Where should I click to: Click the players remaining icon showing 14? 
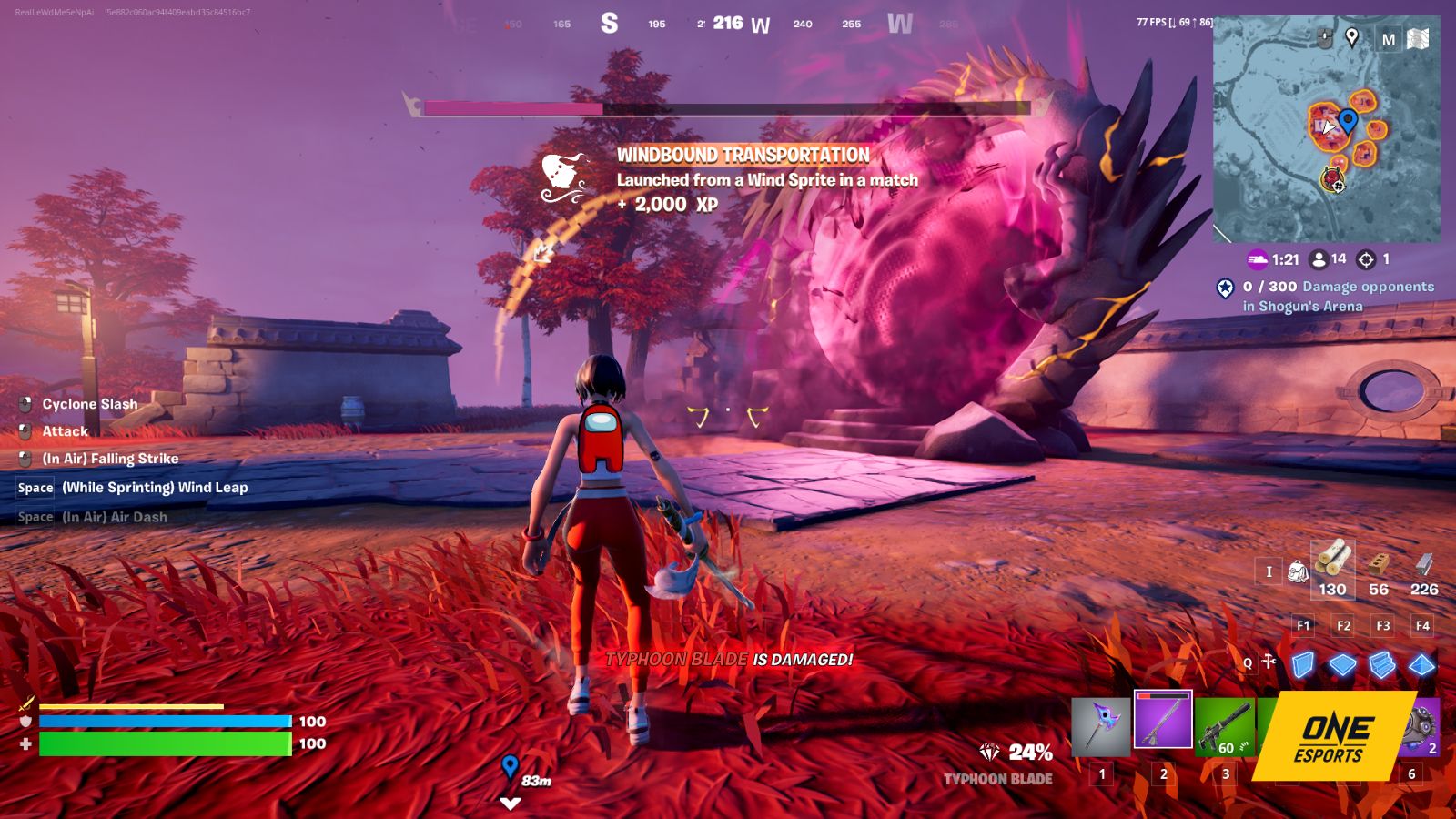pyautogui.click(x=1319, y=258)
